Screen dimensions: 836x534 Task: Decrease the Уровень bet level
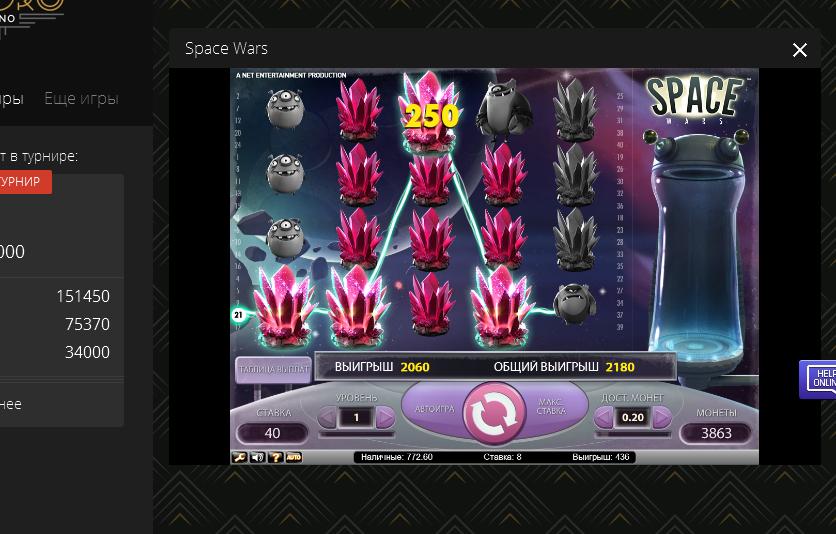(x=328, y=418)
